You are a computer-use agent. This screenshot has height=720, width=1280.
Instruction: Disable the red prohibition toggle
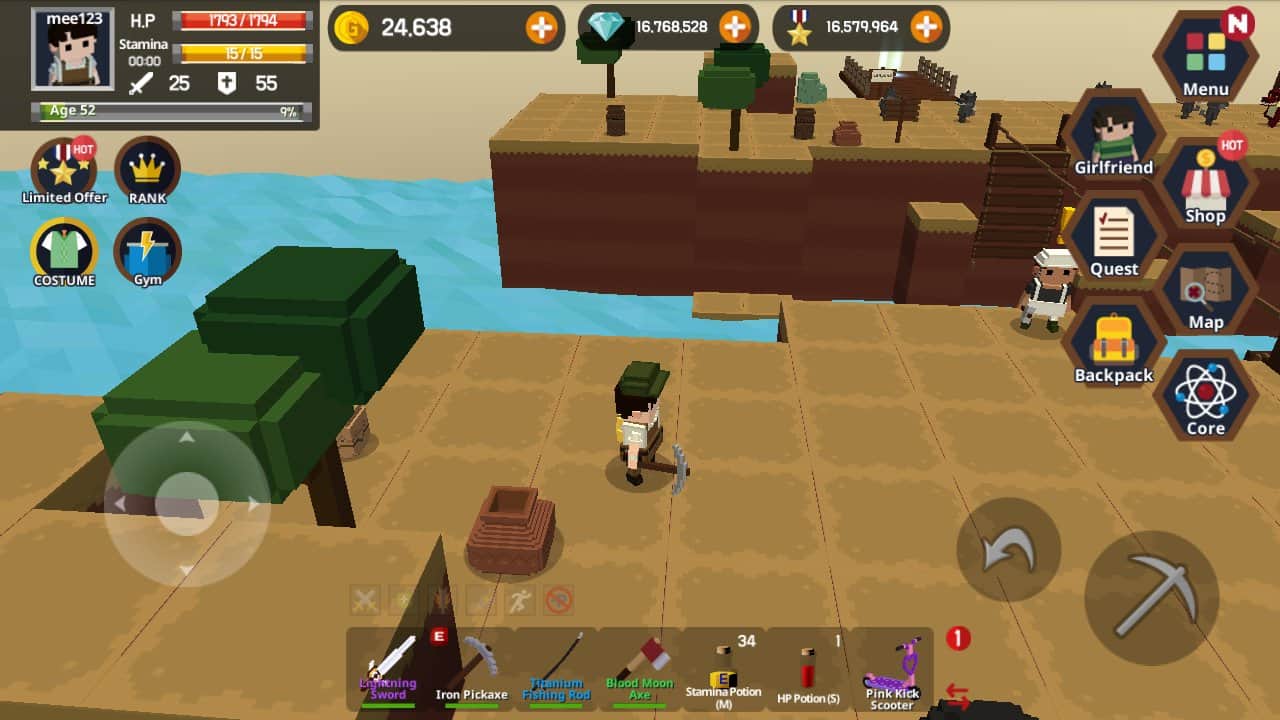coord(557,600)
